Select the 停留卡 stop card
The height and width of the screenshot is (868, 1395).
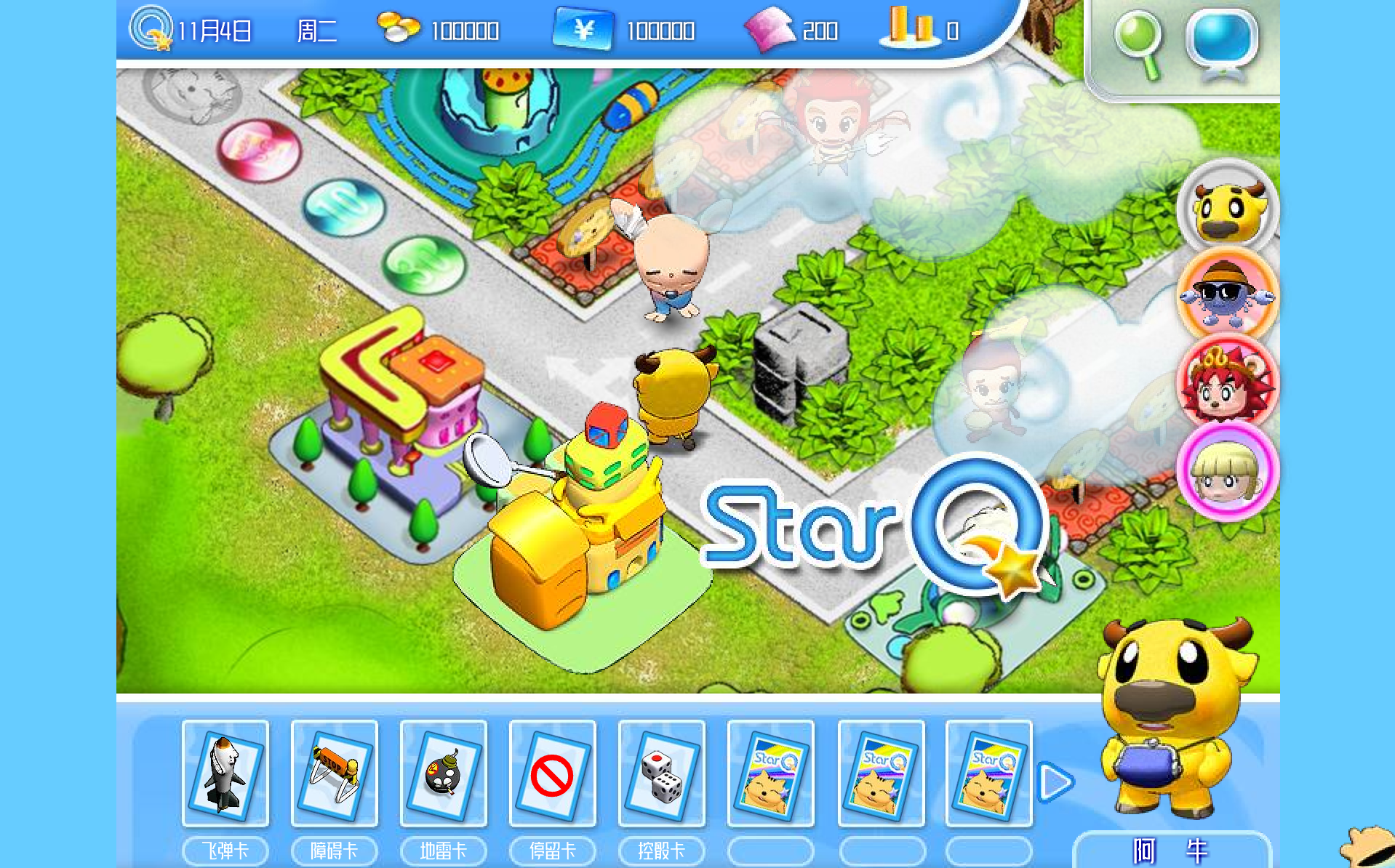point(553,773)
